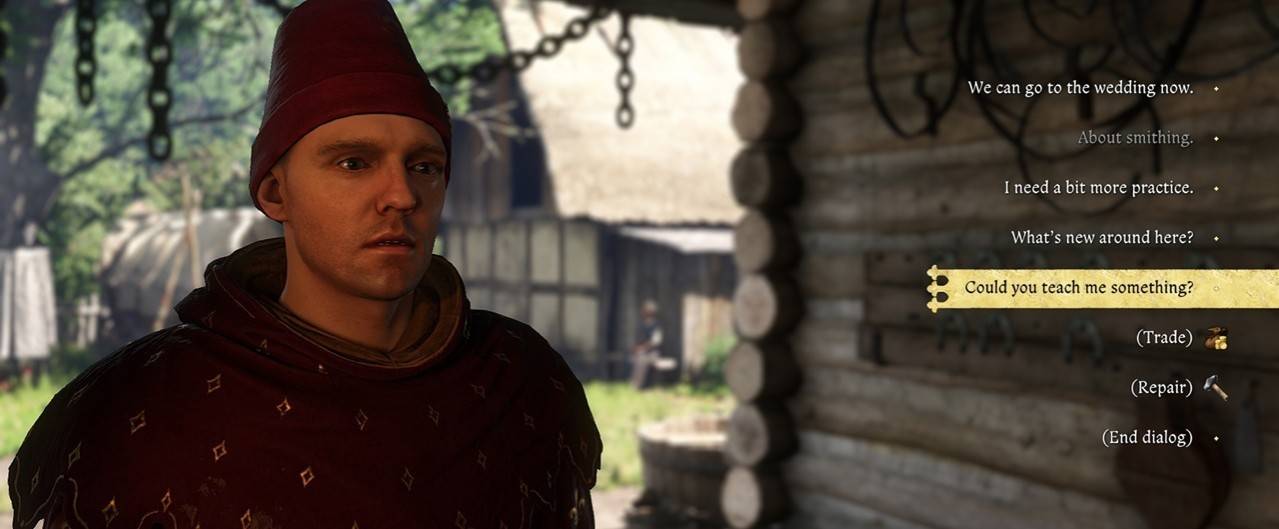
Task: Pick "I need a bit more practice."
Action: [x=1098, y=188]
